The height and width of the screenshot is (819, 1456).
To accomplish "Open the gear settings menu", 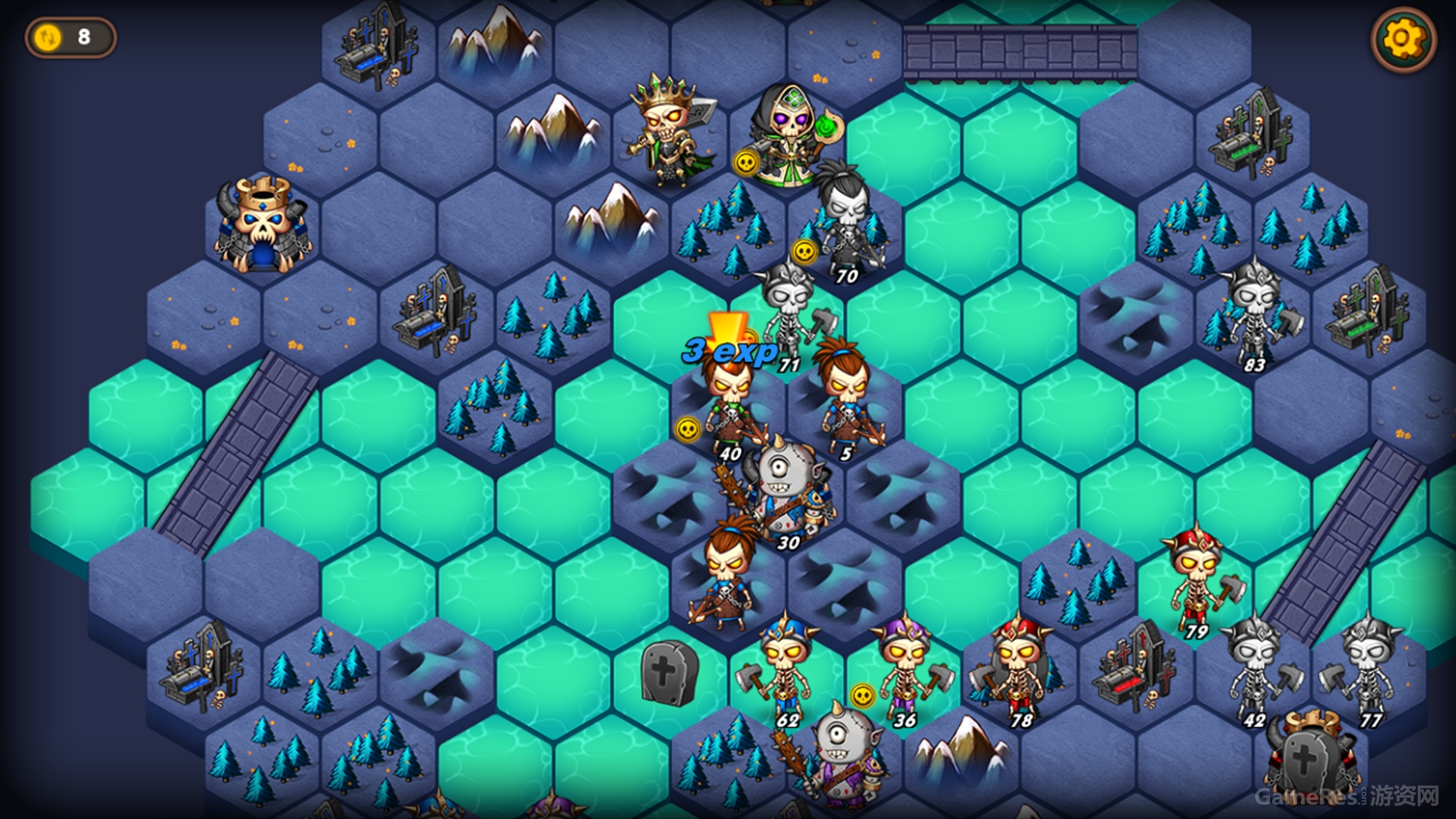I will 1403,40.
